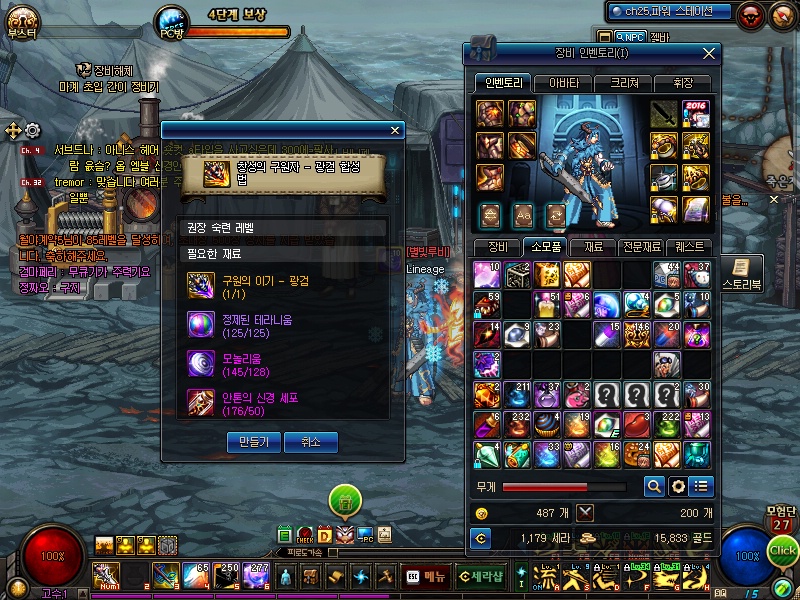This screenshot has width=800, height=600.
Task: Show the 장비 equipment item category
Action: [x=497, y=246]
